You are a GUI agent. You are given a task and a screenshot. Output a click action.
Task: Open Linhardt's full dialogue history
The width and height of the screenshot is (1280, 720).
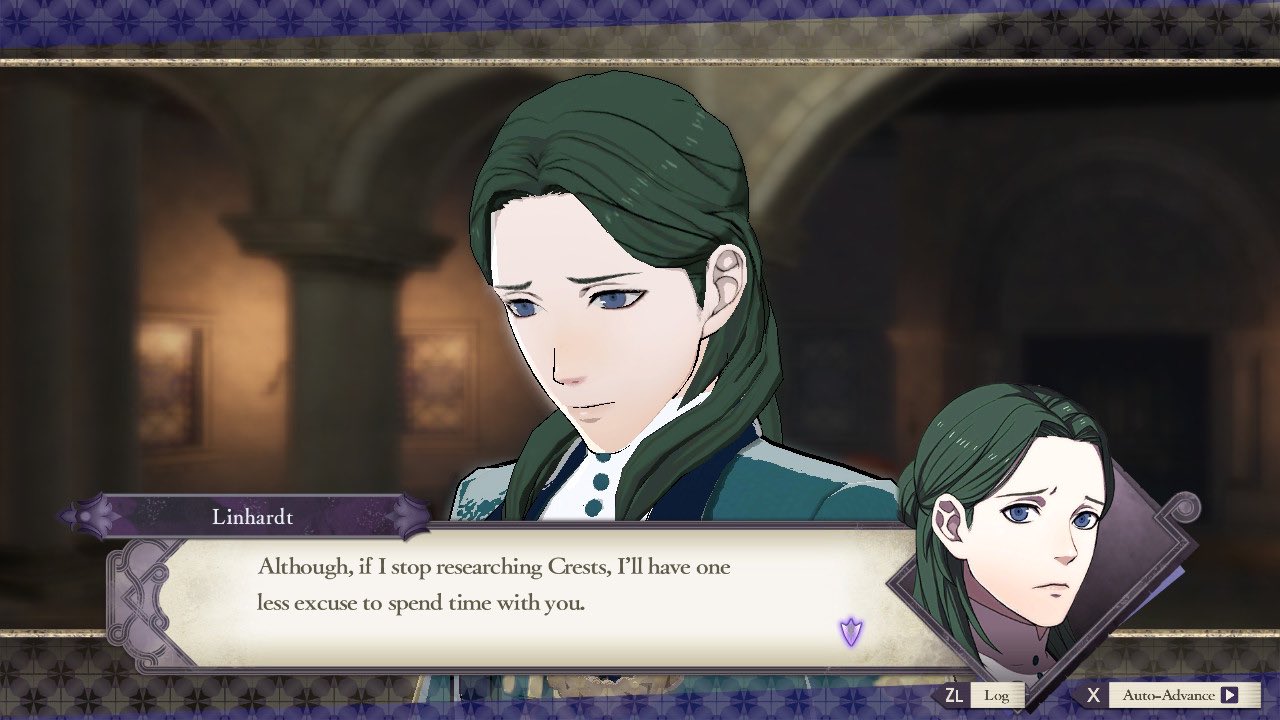[995, 694]
